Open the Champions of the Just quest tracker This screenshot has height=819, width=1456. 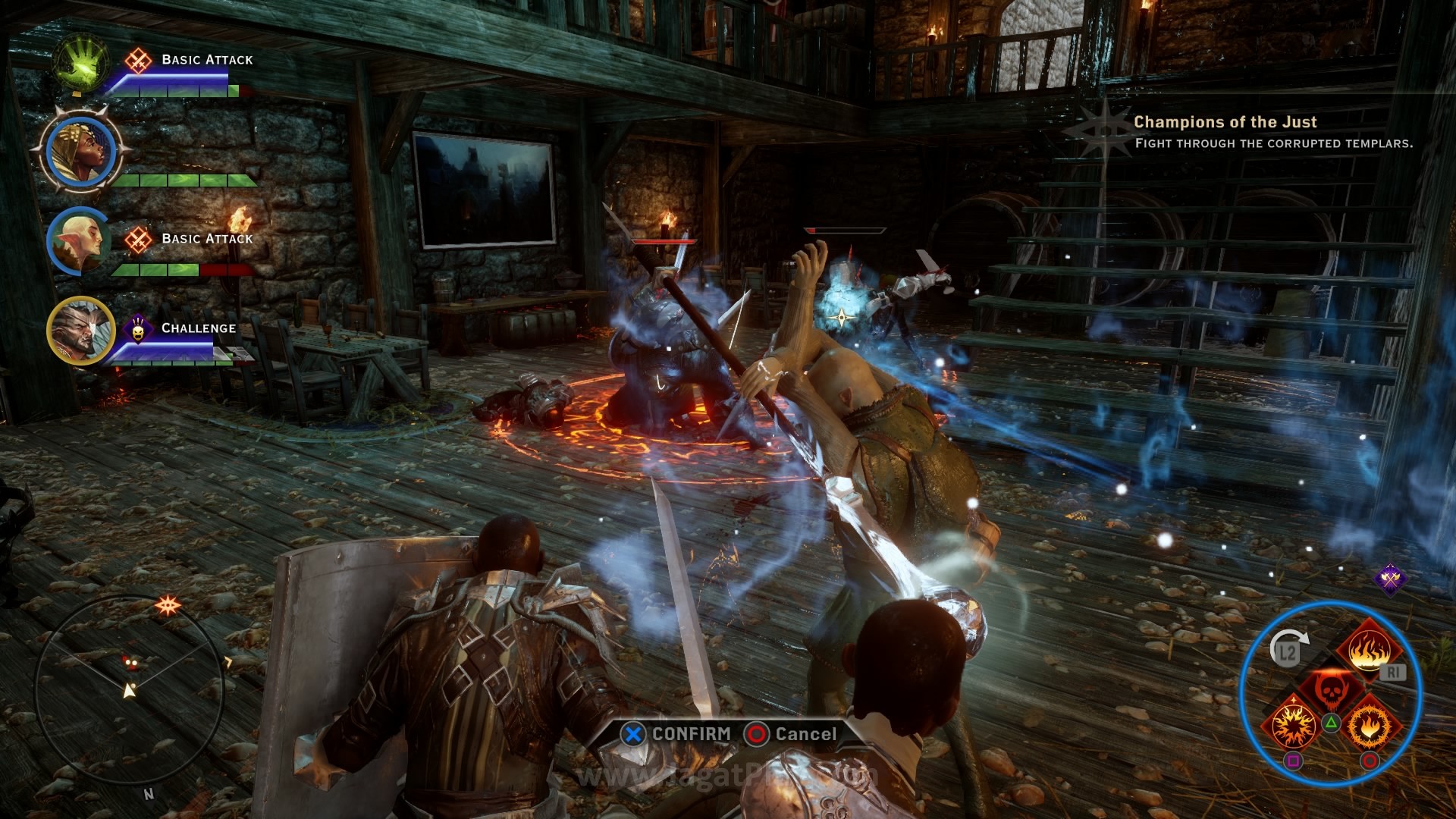click(1225, 122)
